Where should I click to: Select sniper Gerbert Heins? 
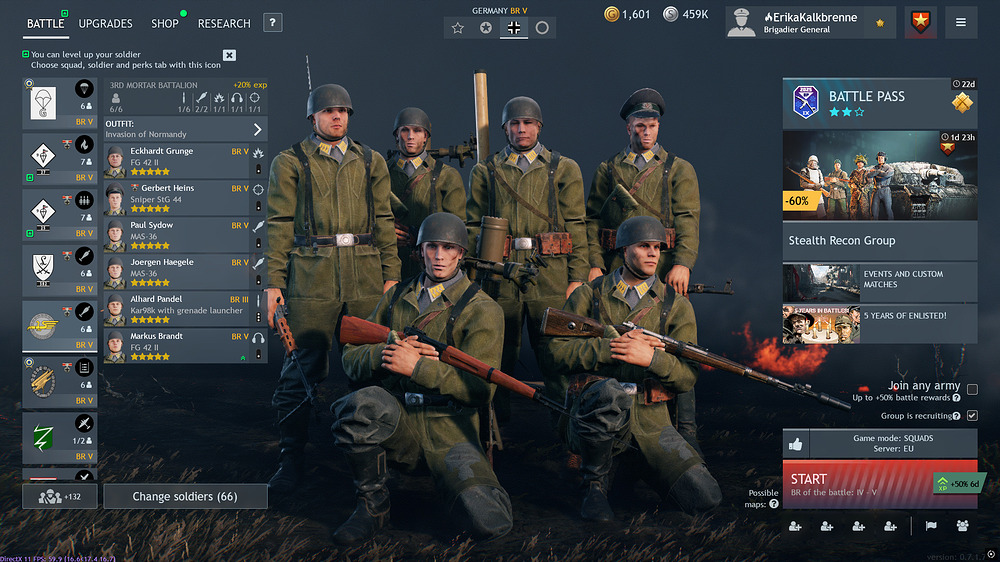(176, 193)
